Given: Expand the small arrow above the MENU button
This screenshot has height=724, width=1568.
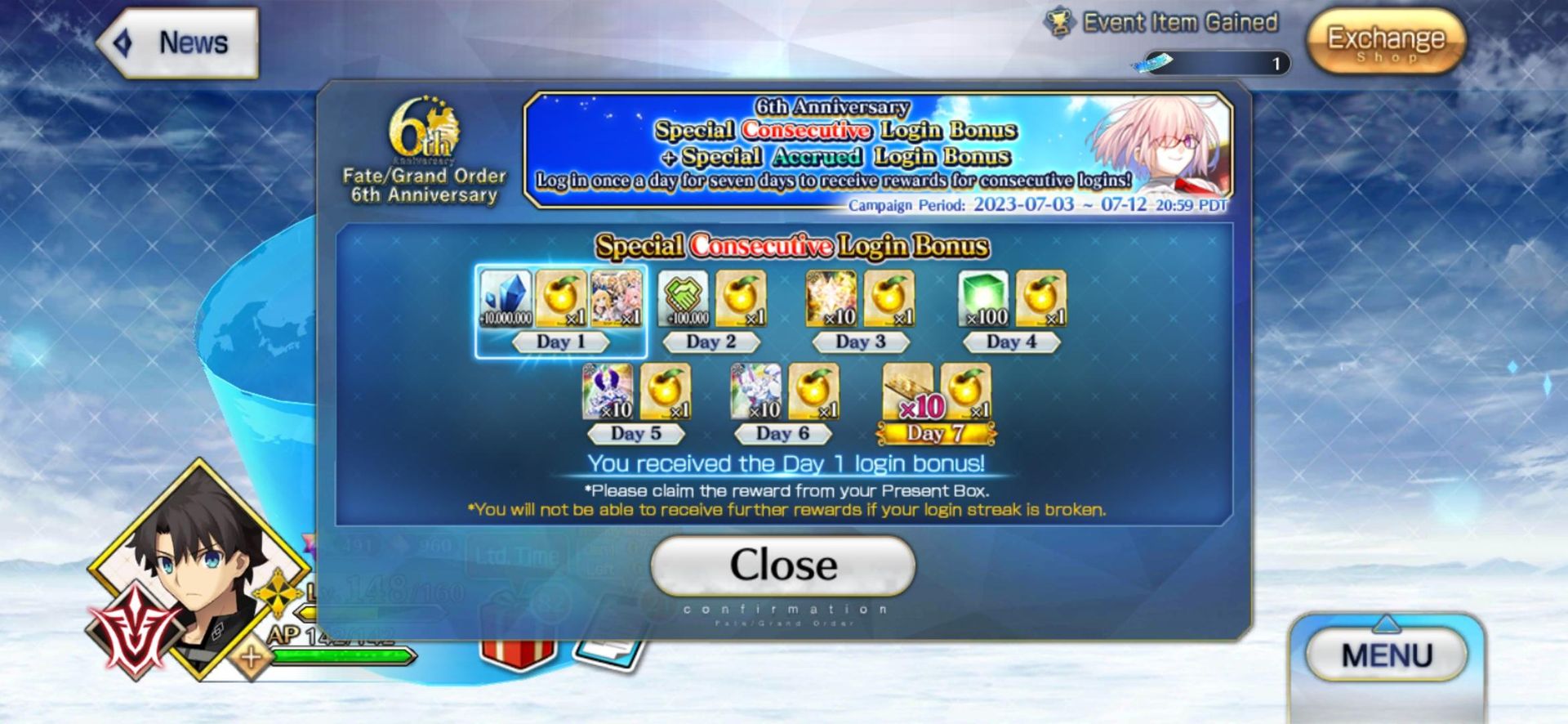Looking at the screenshot, I should [x=1386, y=624].
